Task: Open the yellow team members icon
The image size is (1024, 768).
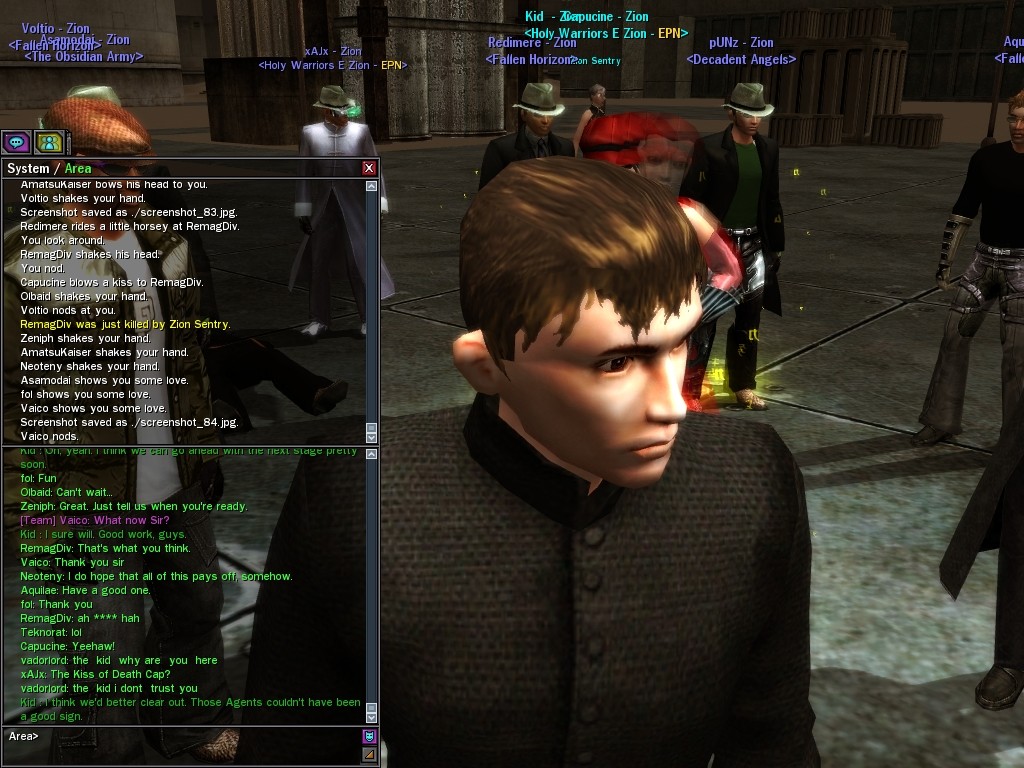Action: click(48, 142)
